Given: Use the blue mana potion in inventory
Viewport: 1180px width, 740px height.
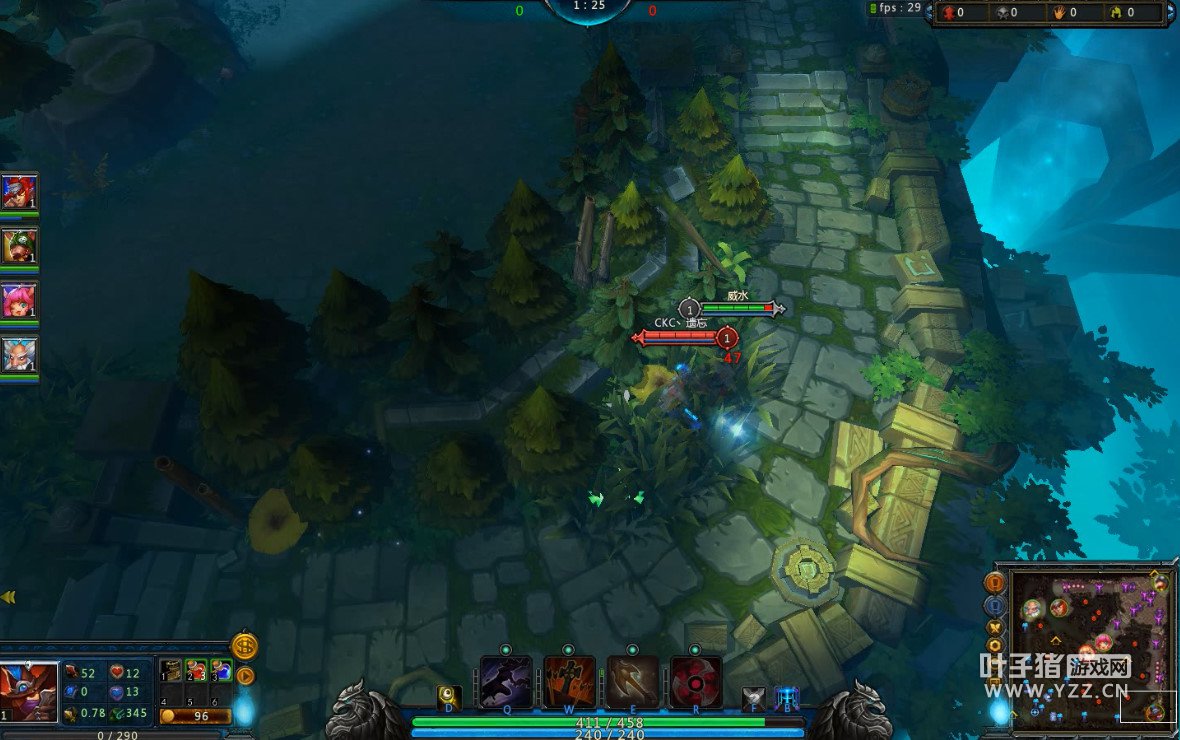Looking at the screenshot, I should point(221,670).
